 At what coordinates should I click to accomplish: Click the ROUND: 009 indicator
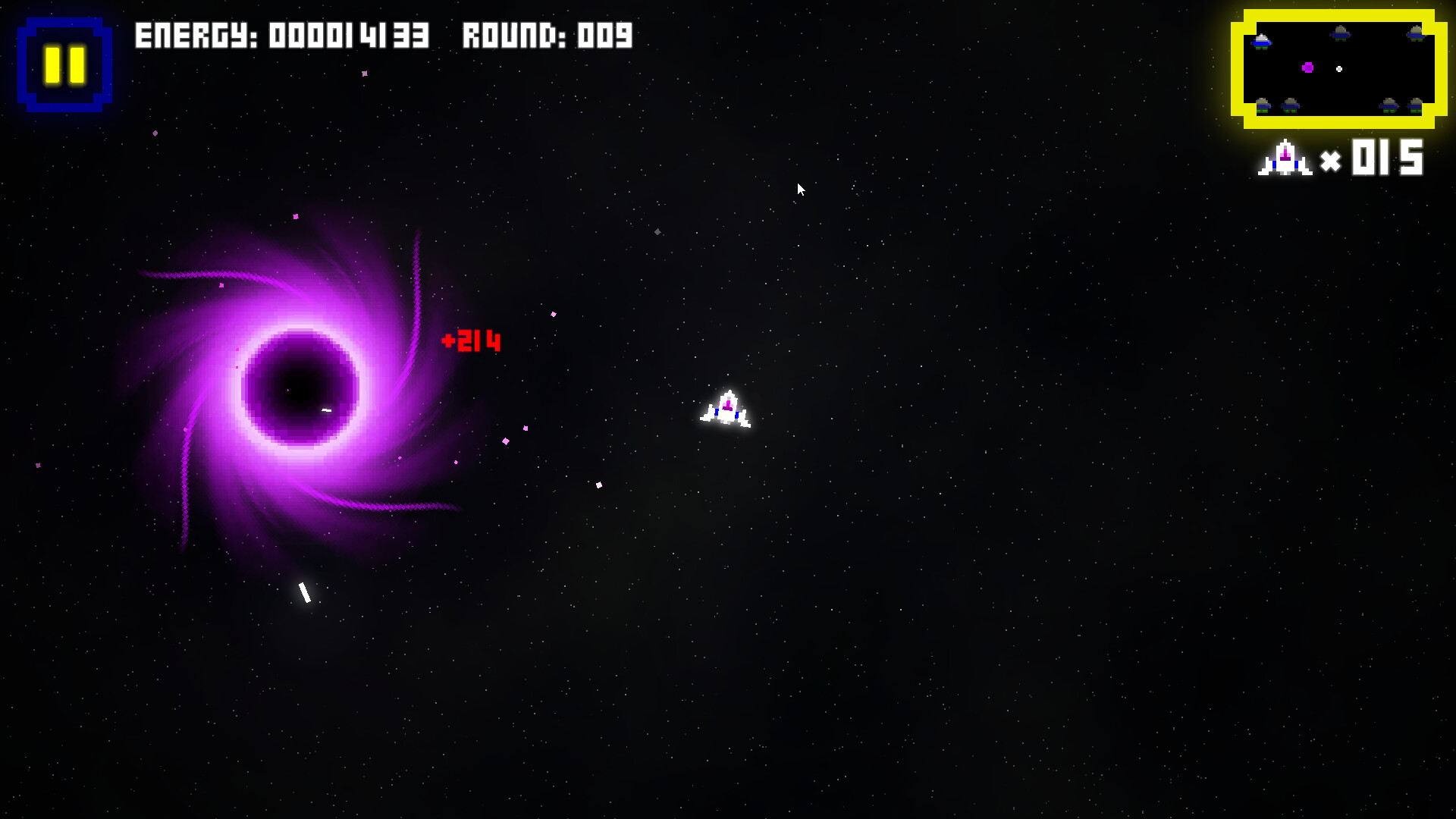click(548, 35)
